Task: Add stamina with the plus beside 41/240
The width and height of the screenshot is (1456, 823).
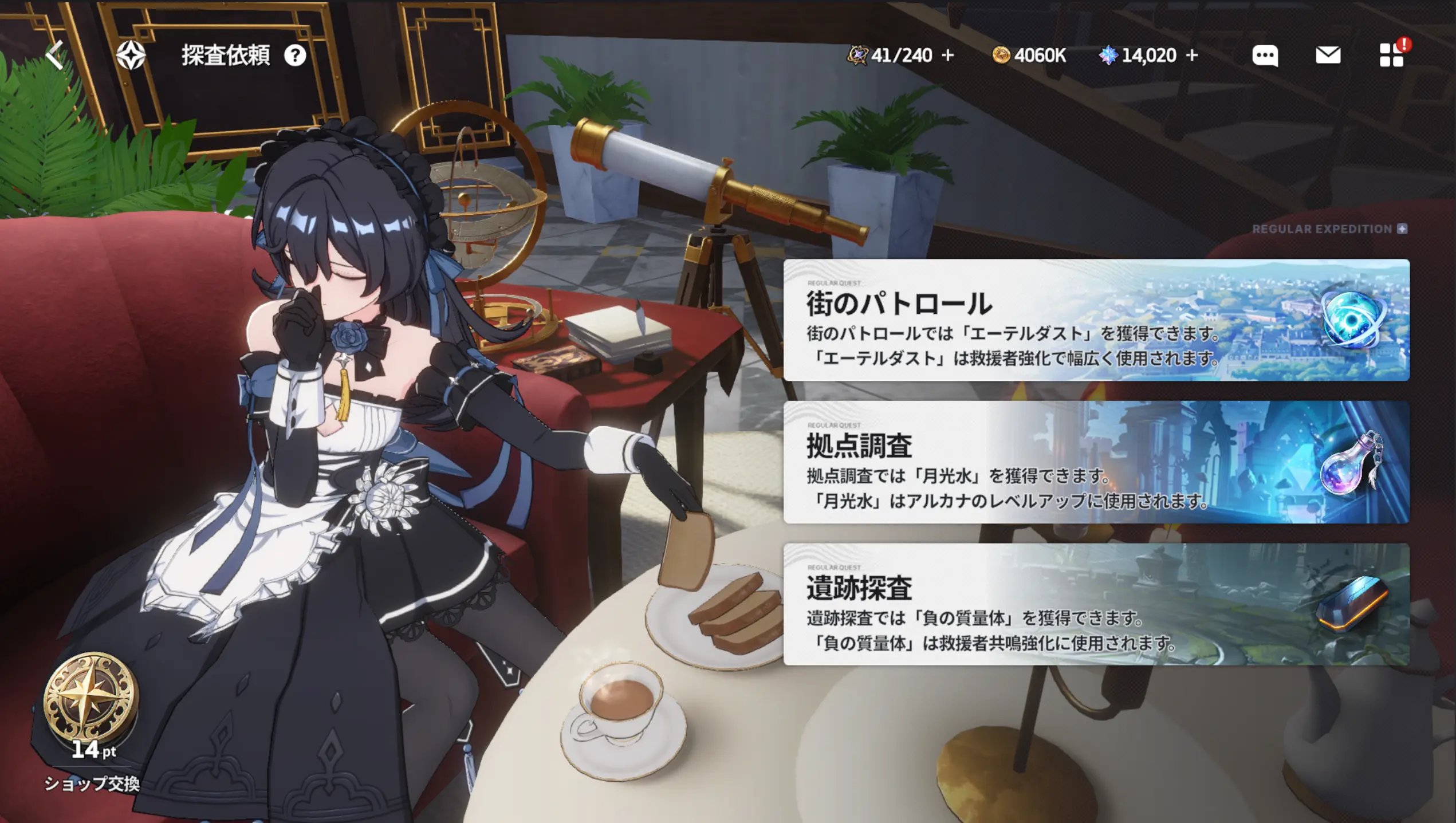Action: coord(948,56)
